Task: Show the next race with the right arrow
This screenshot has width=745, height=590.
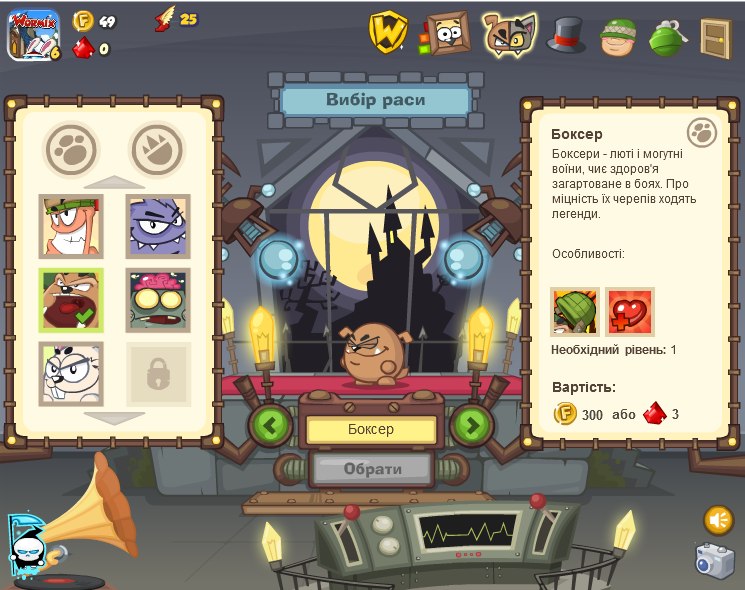Action: (472, 425)
